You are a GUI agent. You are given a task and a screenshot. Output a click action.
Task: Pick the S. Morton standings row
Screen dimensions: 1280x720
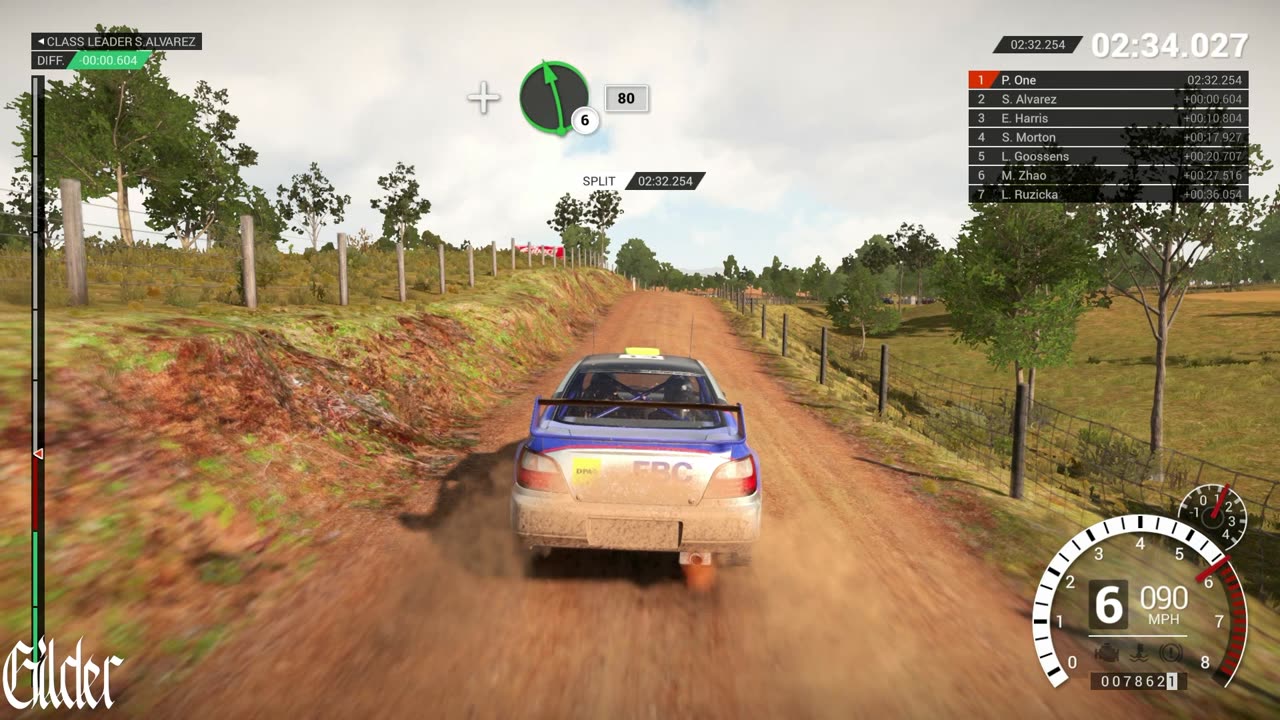[1108, 137]
